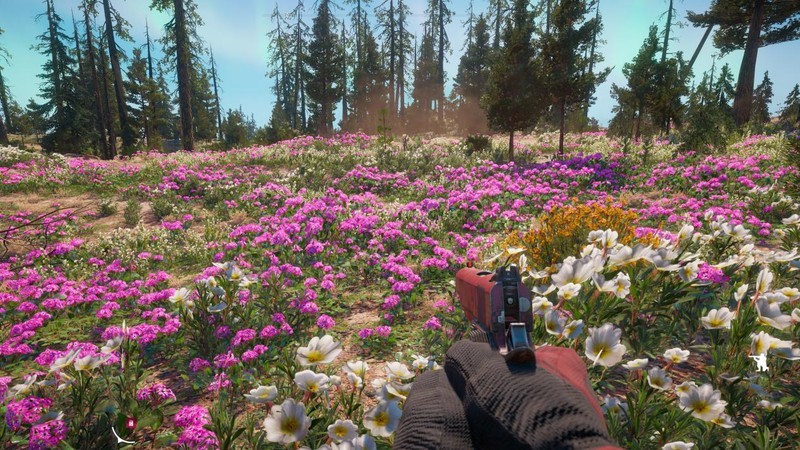Viewport: 800px width, 450px height.
Task: Click the white soldier silhouette icon
Action: (760, 362)
